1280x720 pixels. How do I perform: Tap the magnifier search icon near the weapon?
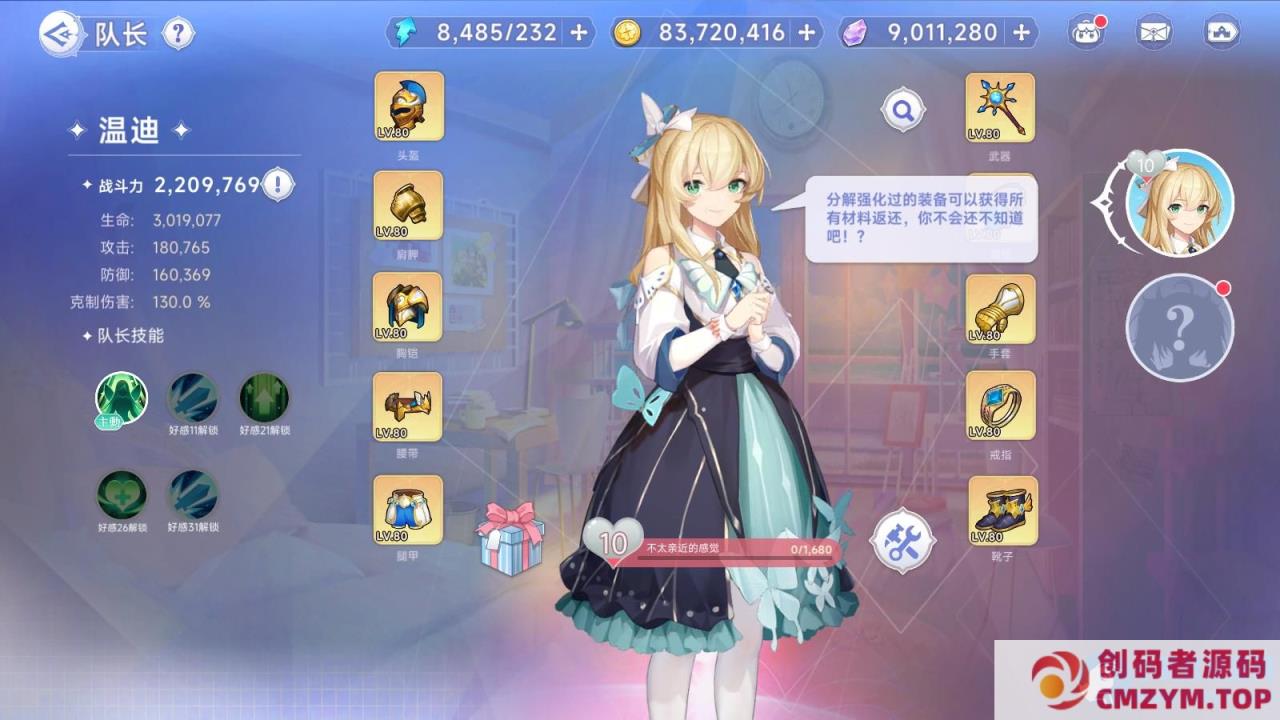pyautogui.click(x=903, y=110)
